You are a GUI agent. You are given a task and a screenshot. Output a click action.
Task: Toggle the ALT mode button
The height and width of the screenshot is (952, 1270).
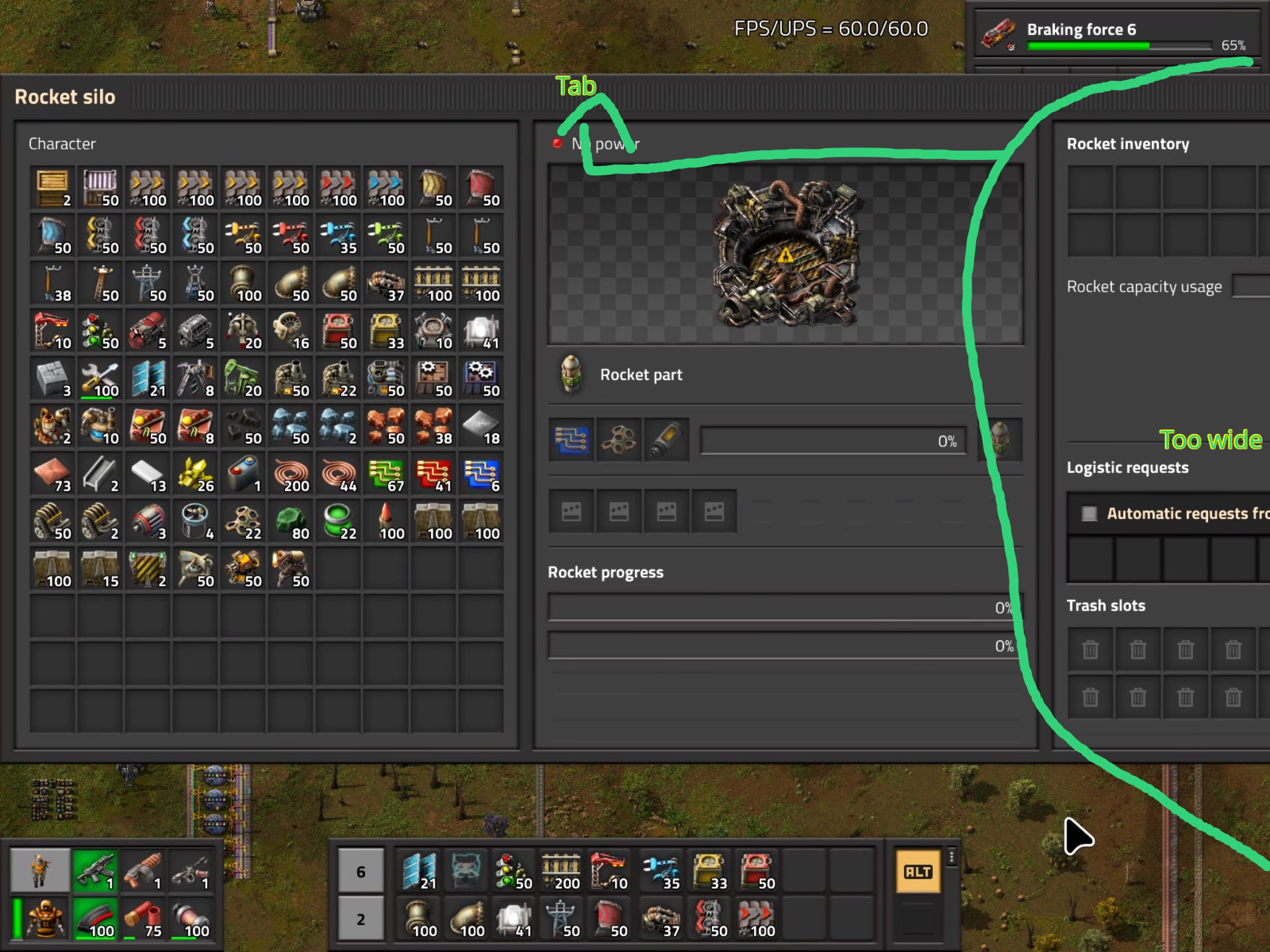point(918,872)
